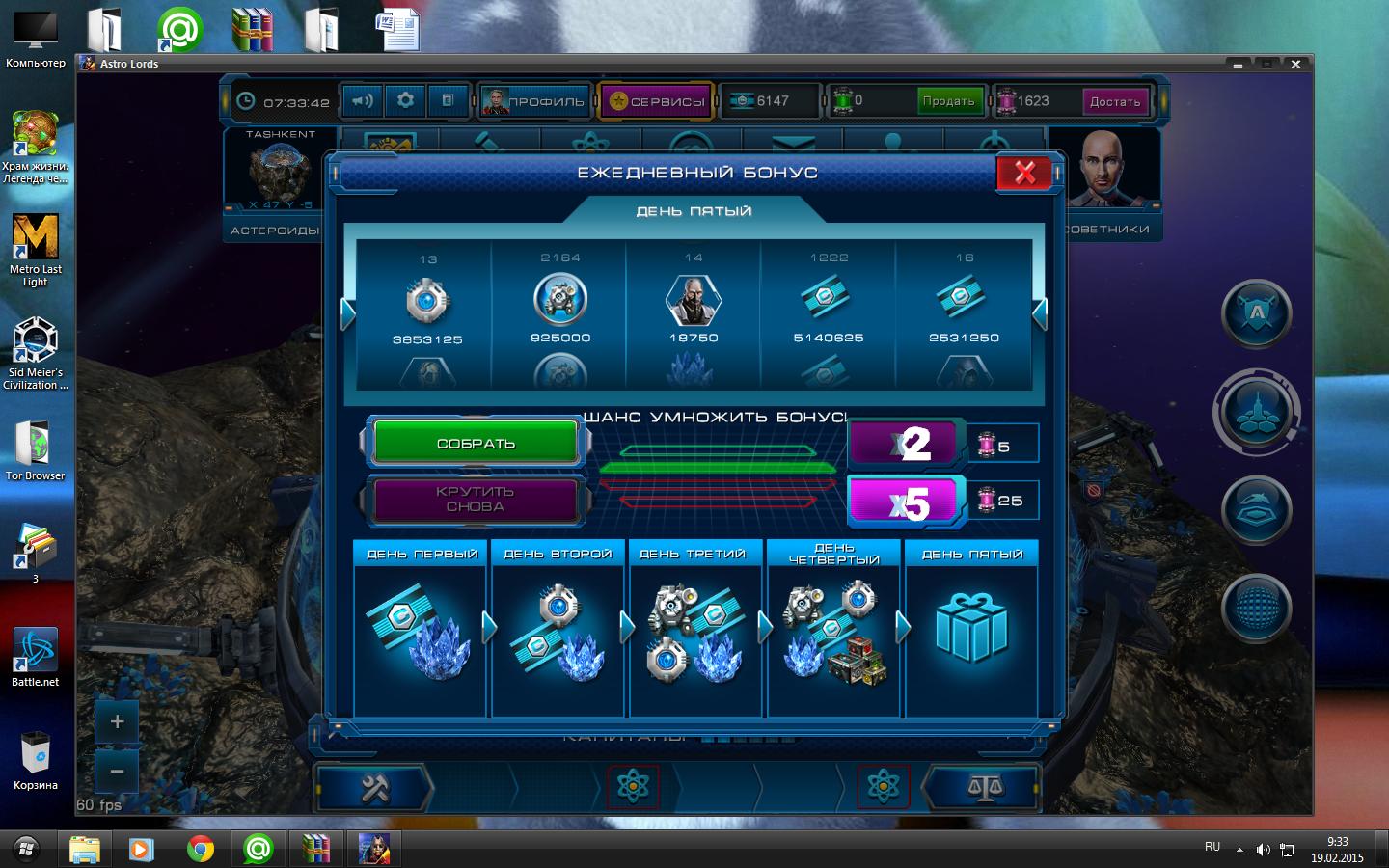The width and height of the screenshot is (1389, 868).
Task: Open the Профиль profile menu
Action: click(533, 101)
